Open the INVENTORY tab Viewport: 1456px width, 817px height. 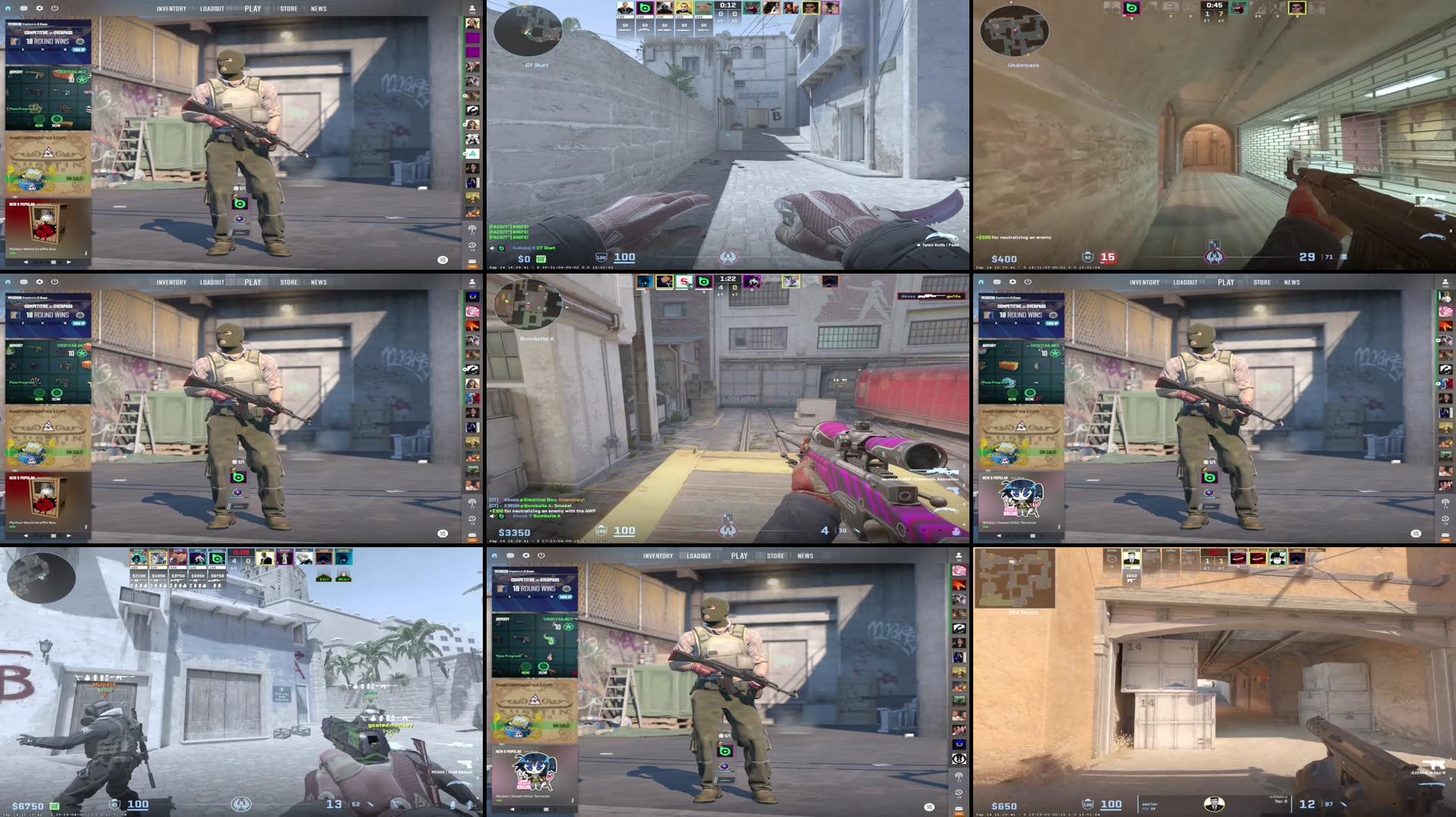click(x=171, y=8)
